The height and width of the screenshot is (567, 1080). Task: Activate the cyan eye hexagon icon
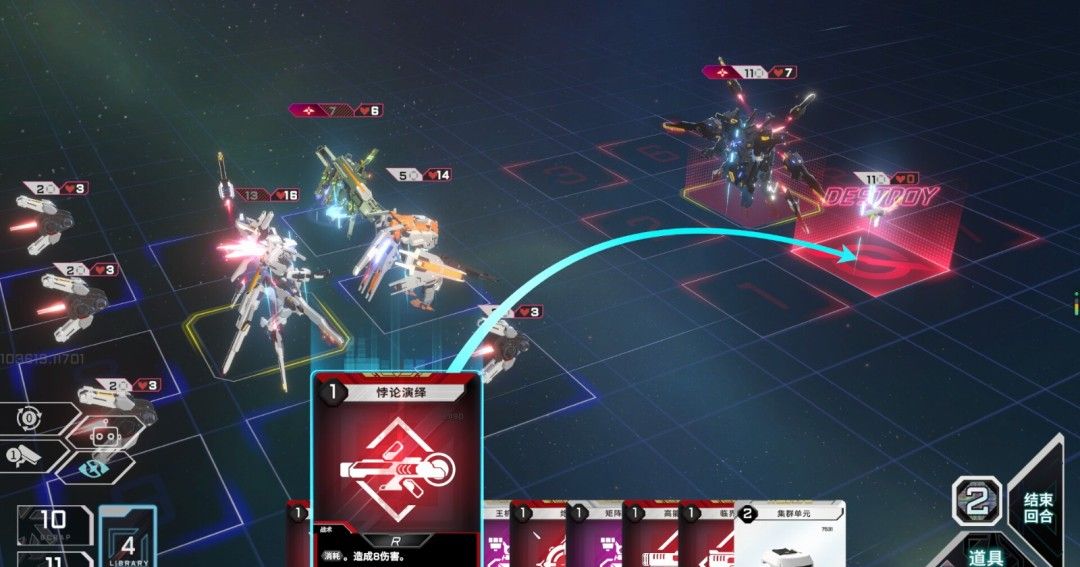(x=92, y=467)
